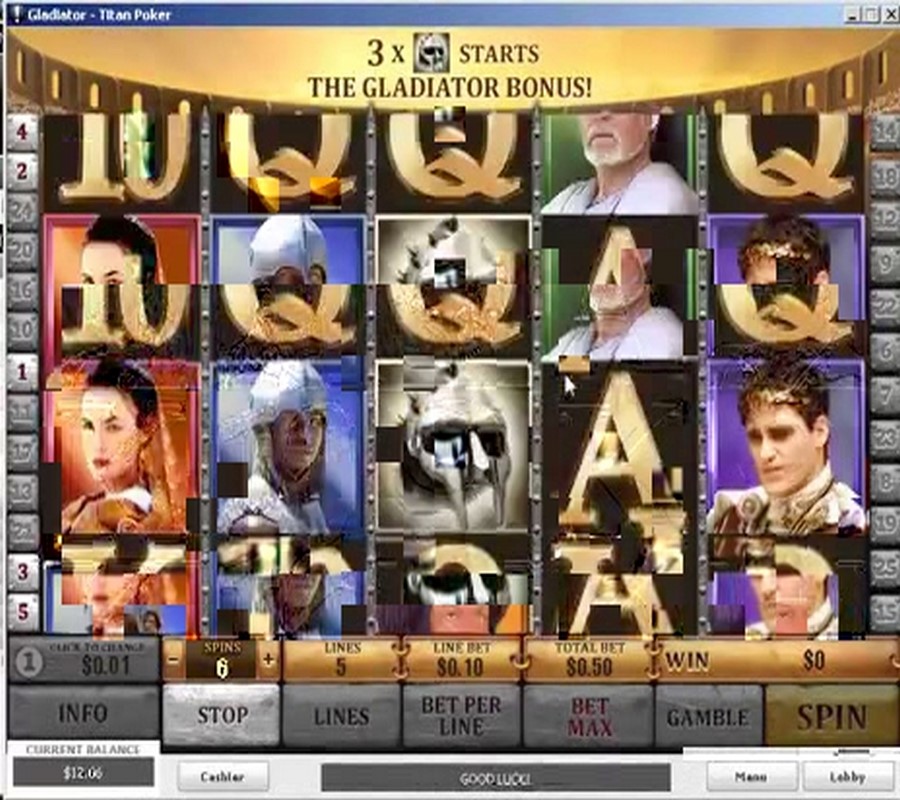This screenshot has height=800, width=900.
Task: Open the Cashier
Action: point(222,776)
